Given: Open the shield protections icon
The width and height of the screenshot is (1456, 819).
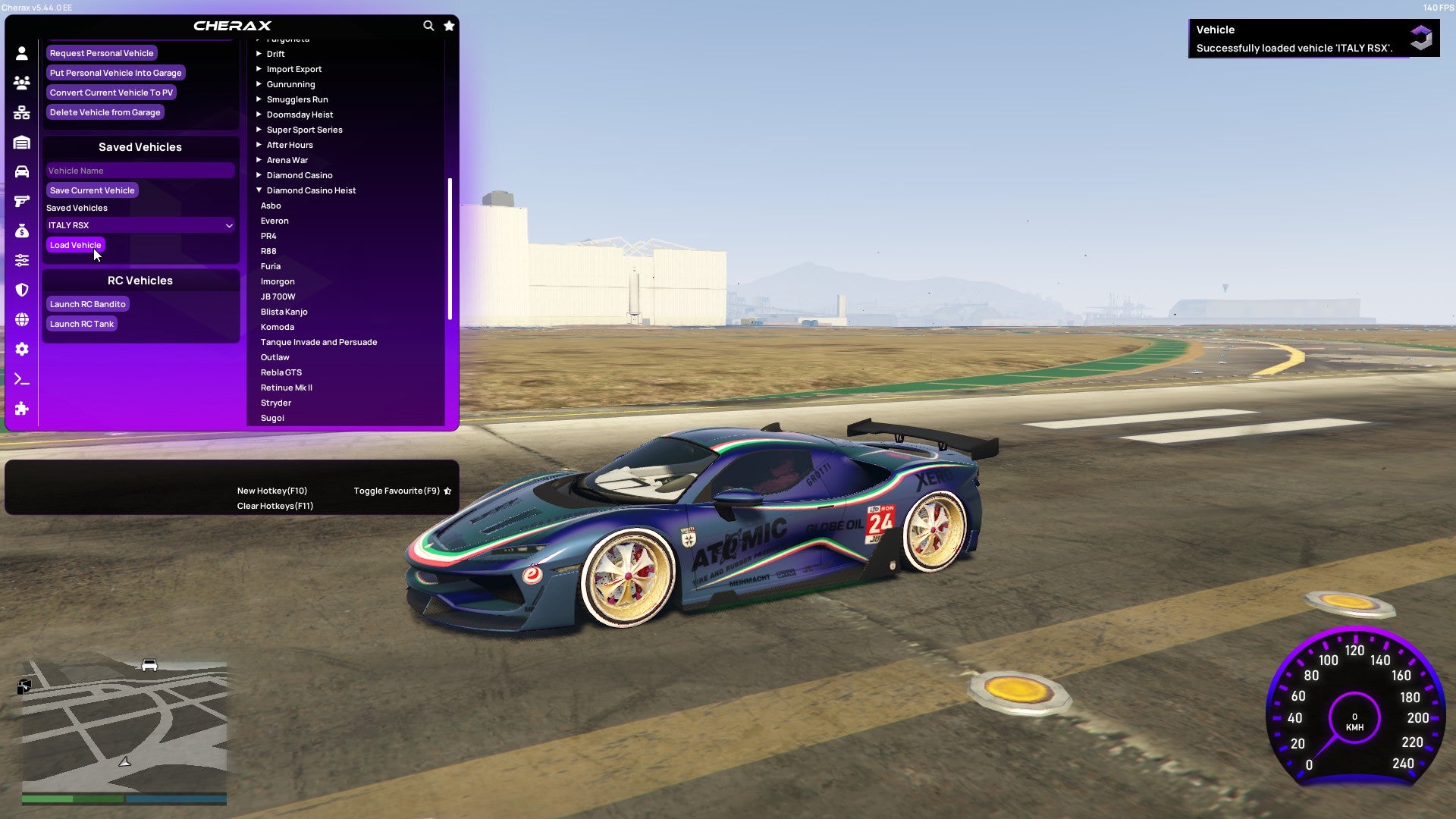Looking at the screenshot, I should pyautogui.click(x=22, y=290).
